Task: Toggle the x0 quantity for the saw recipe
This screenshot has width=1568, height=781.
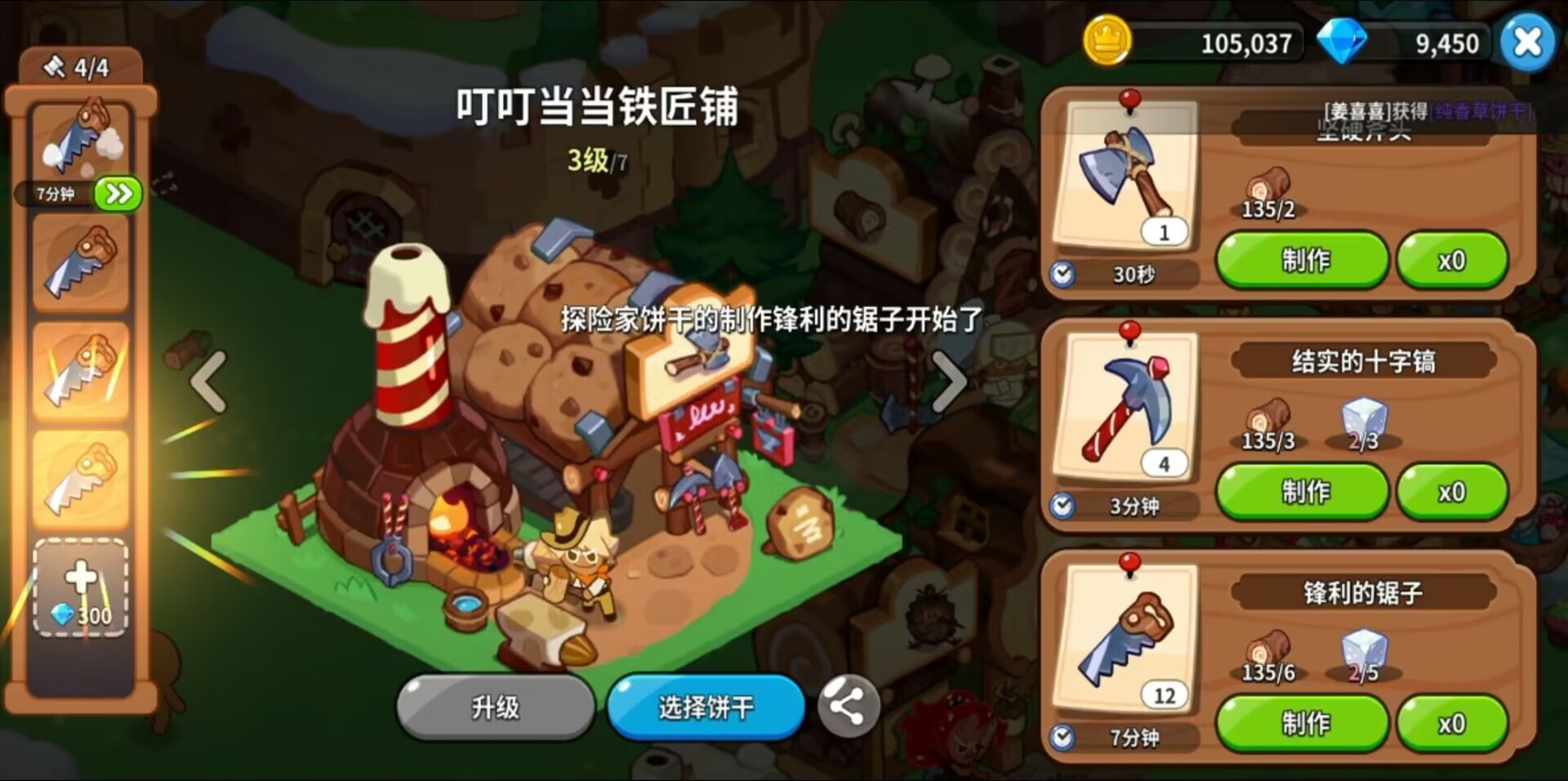Action: tap(1453, 722)
